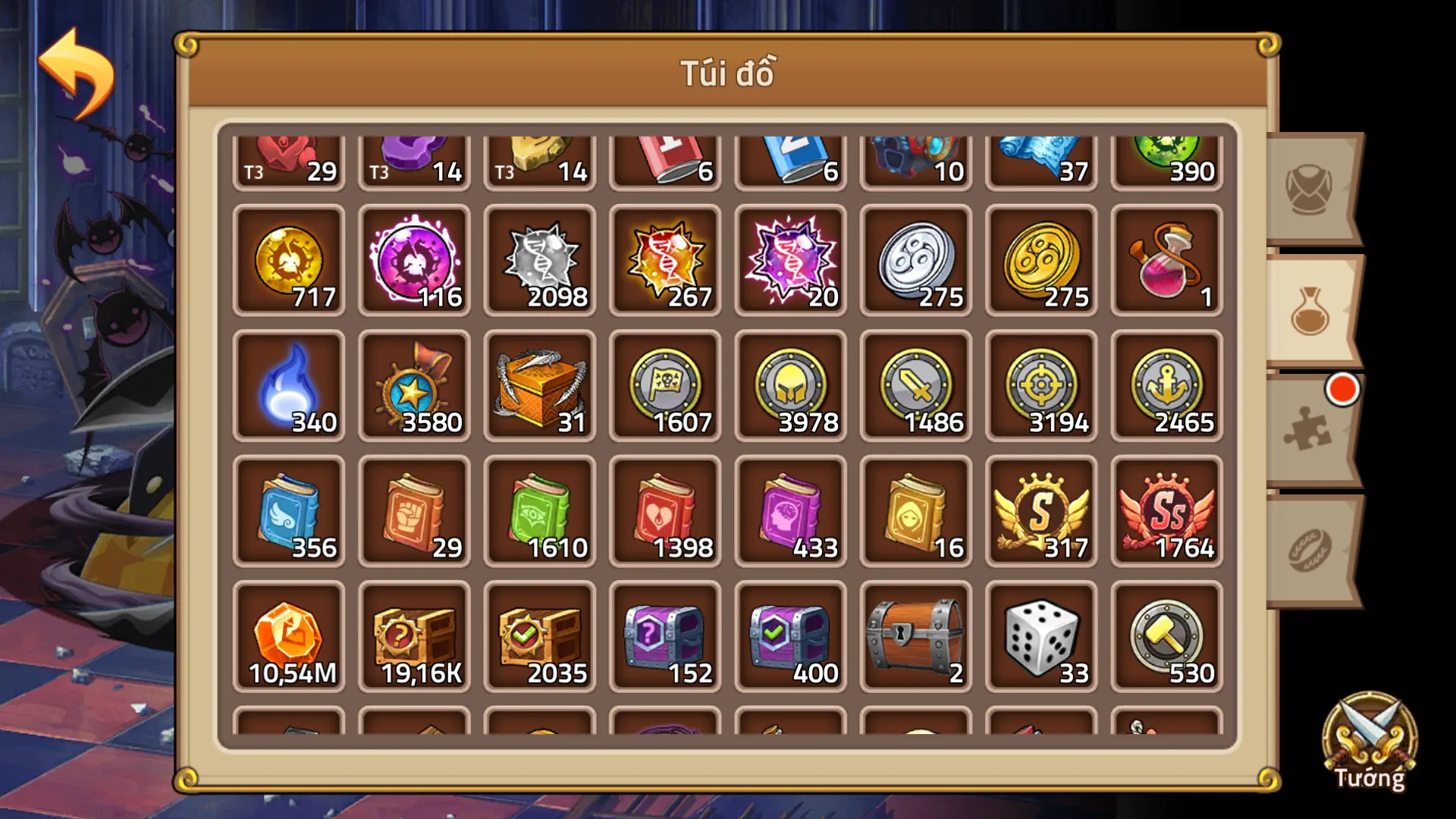Select the hammer medal with count 530
The height and width of the screenshot is (819, 1456).
(x=1166, y=637)
